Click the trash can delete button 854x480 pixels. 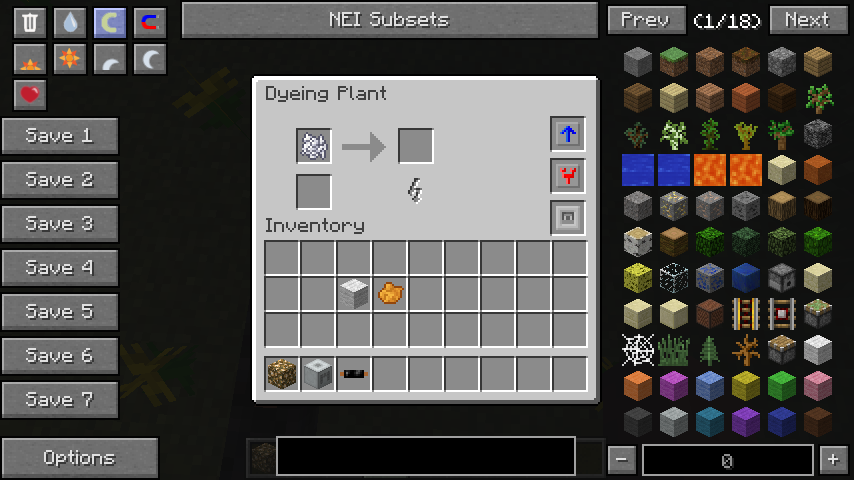point(30,22)
